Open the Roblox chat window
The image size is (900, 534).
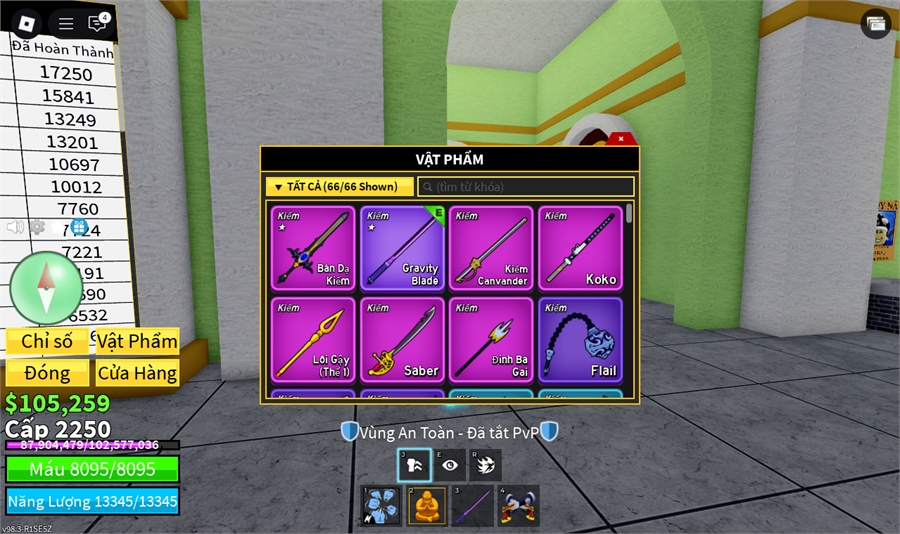click(97, 23)
